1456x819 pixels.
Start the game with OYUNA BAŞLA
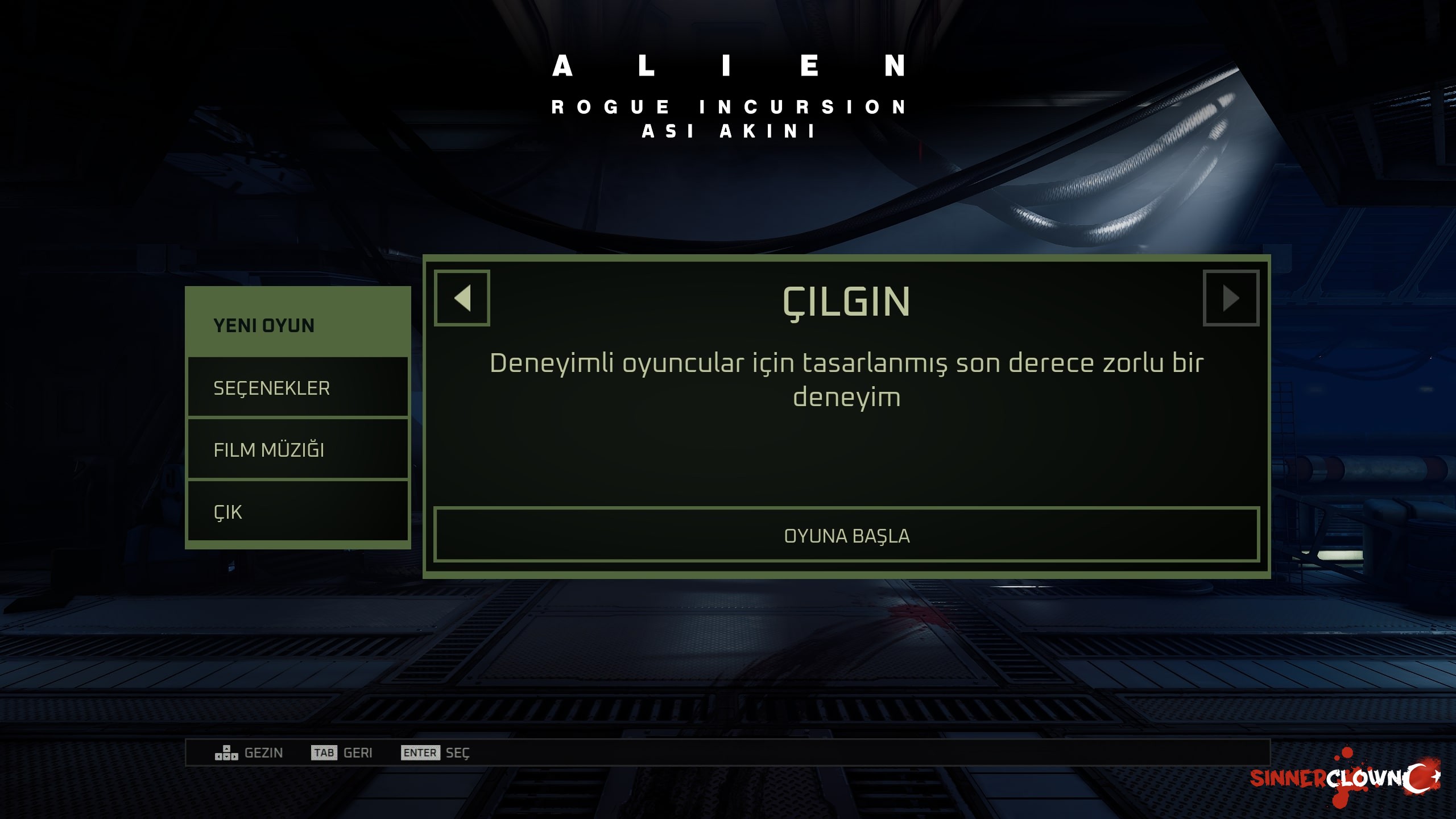coord(846,536)
